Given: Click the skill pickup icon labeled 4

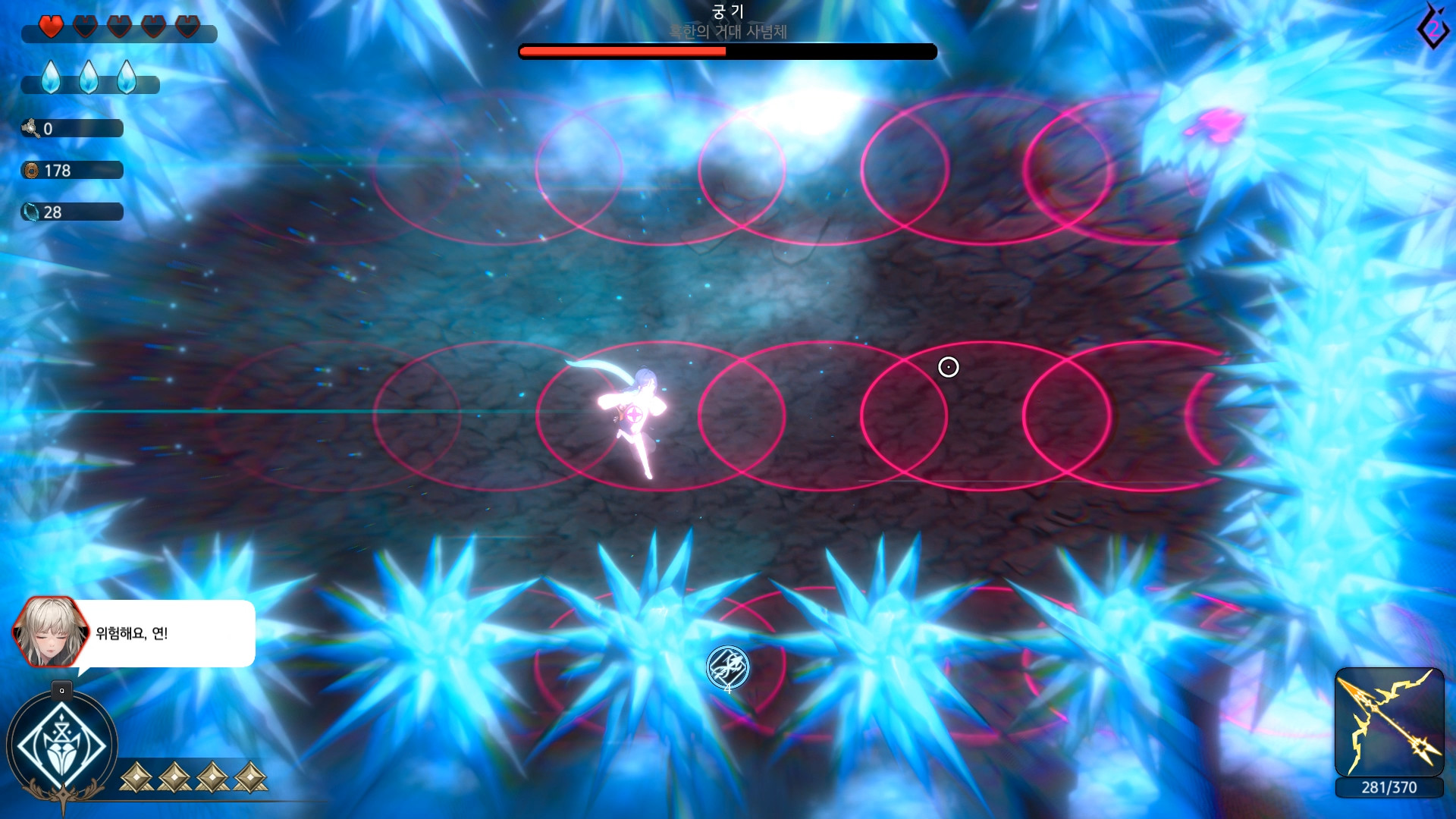Looking at the screenshot, I should [727, 667].
